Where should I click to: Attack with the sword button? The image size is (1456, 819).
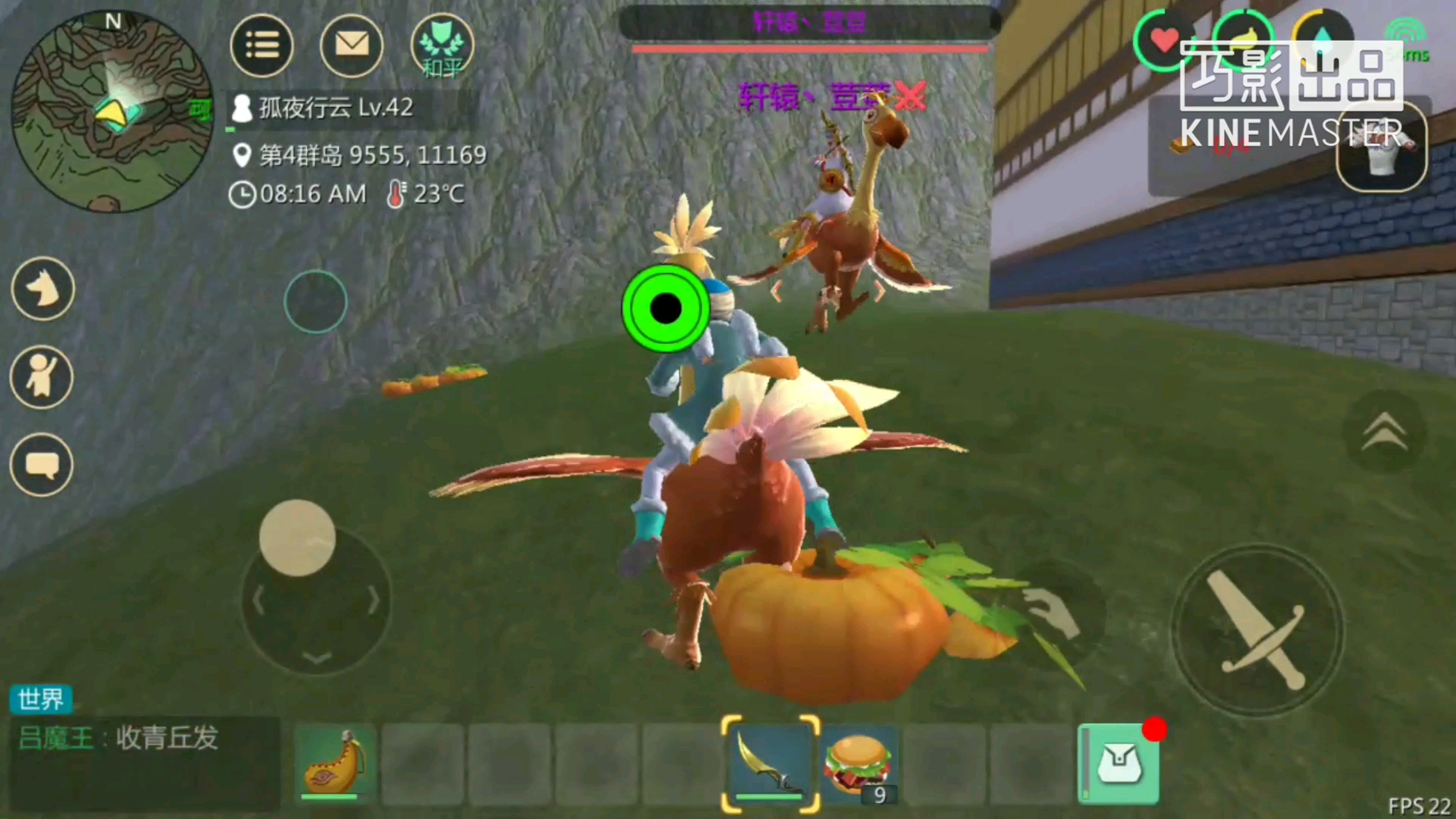click(x=1257, y=630)
